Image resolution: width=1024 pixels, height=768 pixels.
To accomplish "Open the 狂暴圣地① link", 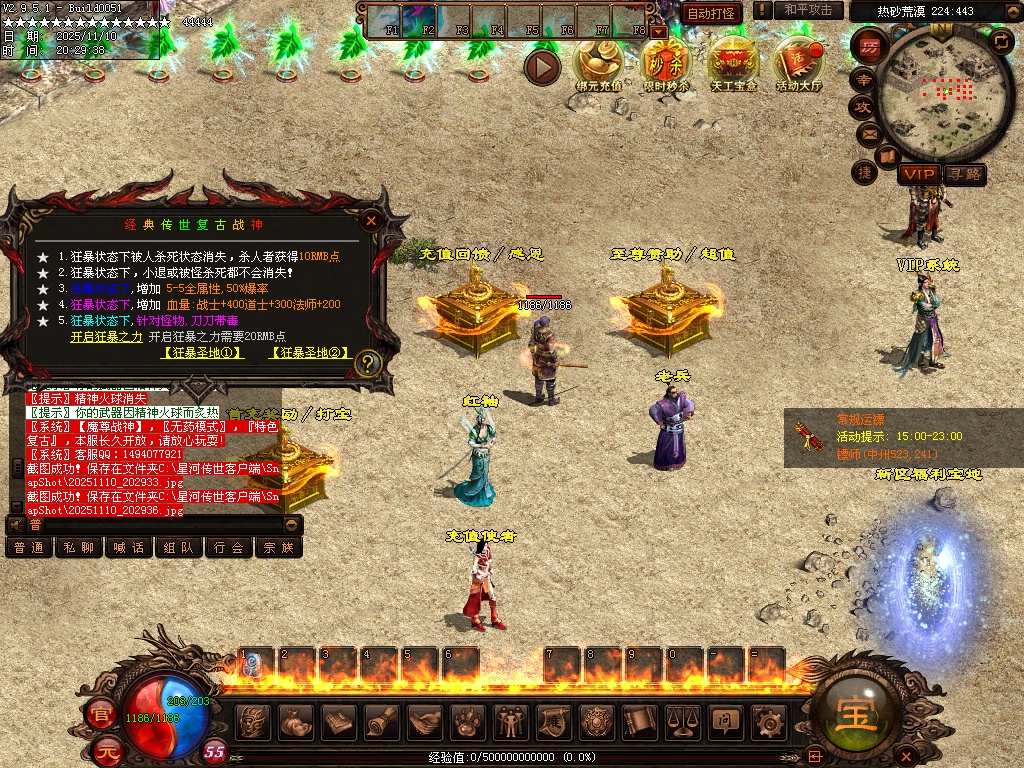I will pyautogui.click(x=203, y=353).
